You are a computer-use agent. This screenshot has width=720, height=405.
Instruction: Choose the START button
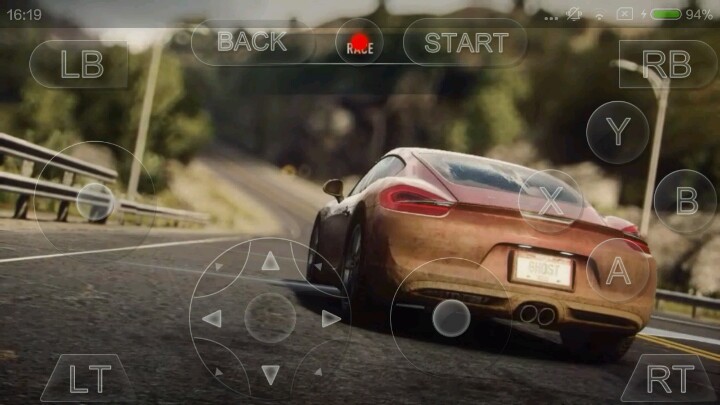[x=465, y=42]
